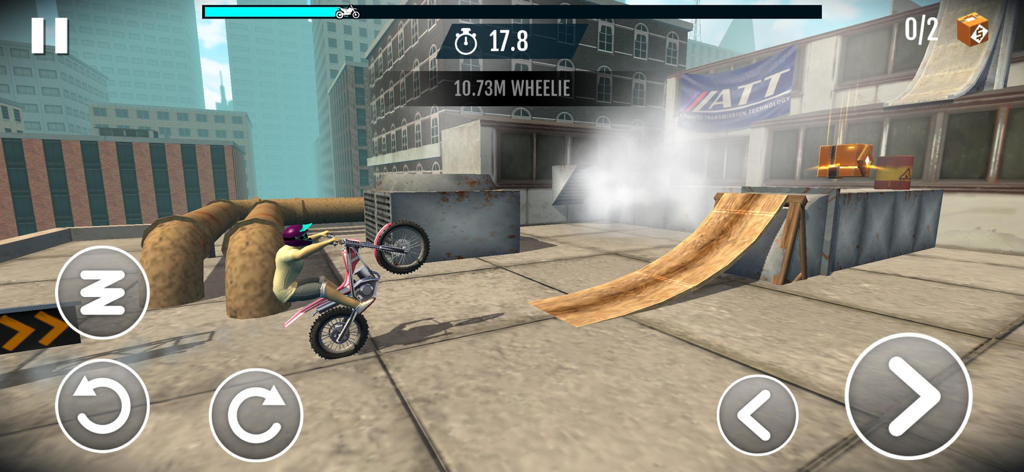Pause the game
This screenshot has height=472, width=1024.
49,35
